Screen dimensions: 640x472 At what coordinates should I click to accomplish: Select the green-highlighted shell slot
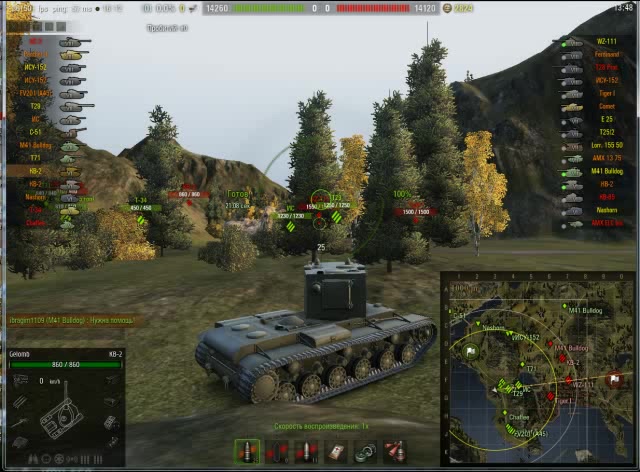click(247, 452)
